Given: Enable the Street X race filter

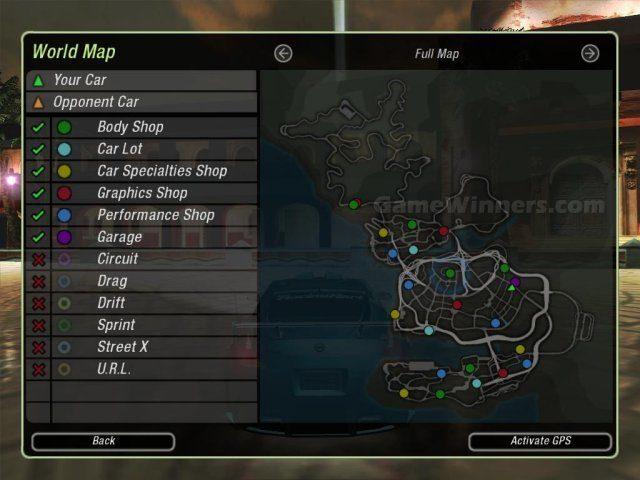Looking at the screenshot, I should pos(39,347).
